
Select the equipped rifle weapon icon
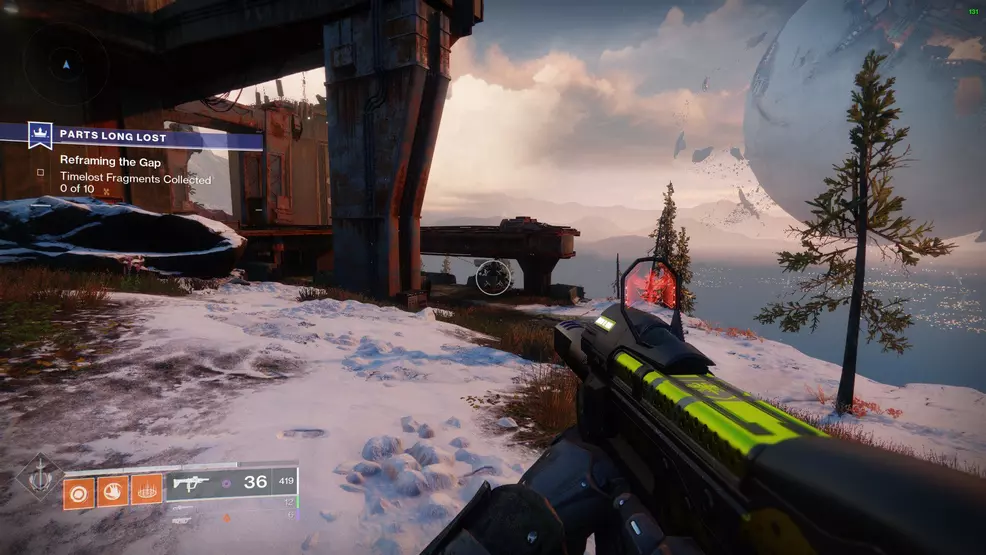click(190, 482)
